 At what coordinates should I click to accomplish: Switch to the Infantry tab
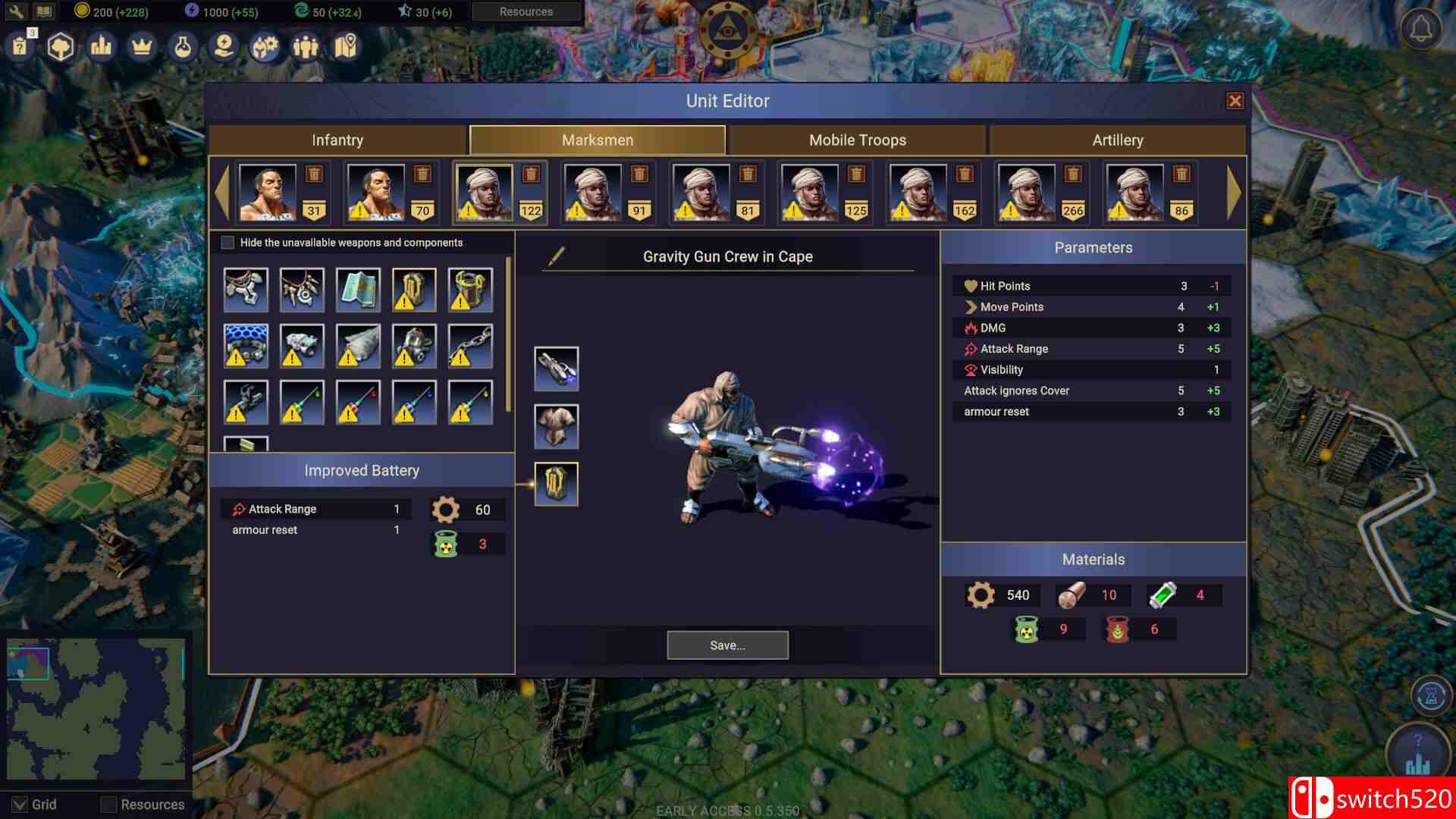337,140
